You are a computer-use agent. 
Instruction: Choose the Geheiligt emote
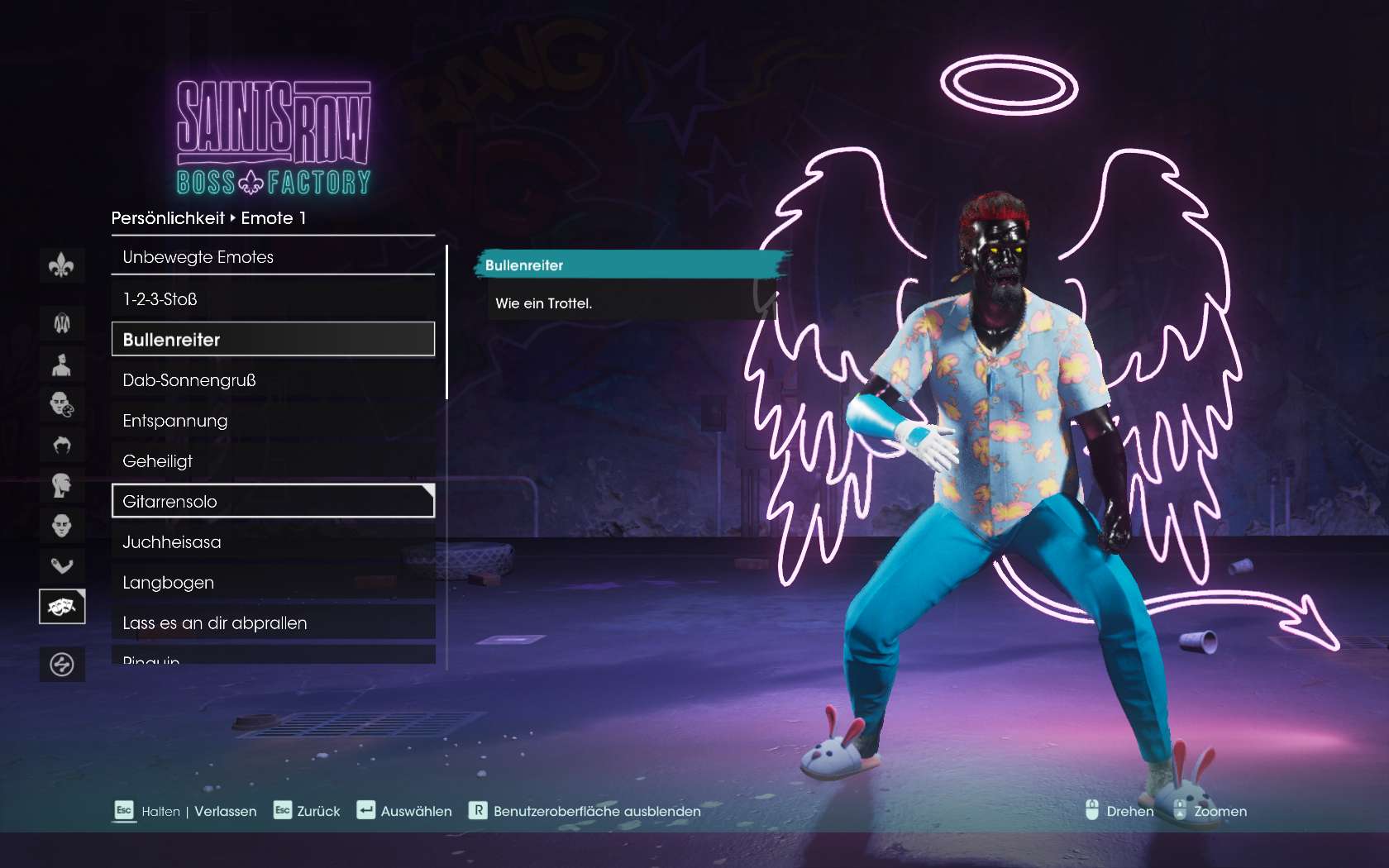[273, 461]
